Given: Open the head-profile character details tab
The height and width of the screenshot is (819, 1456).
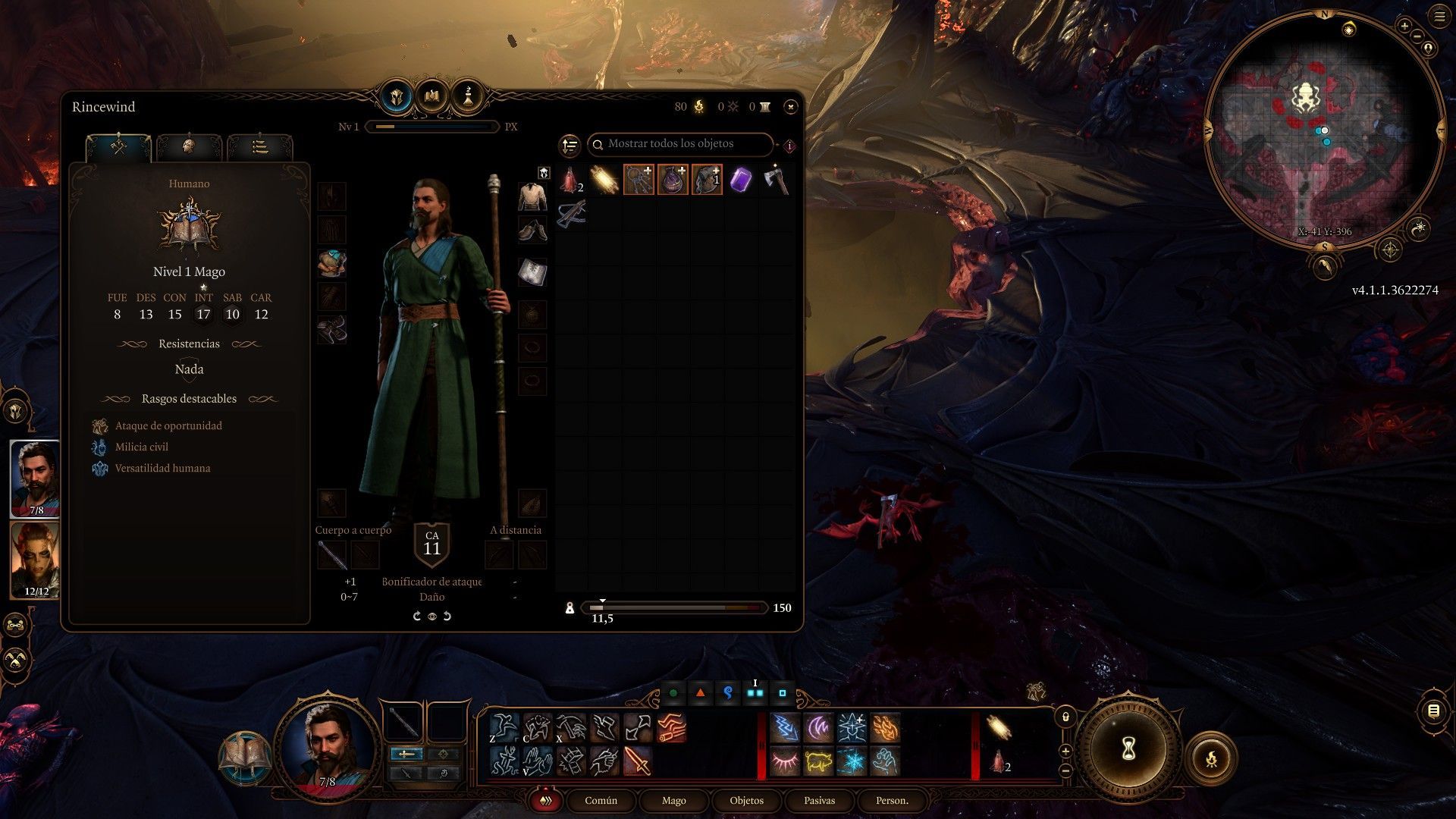Looking at the screenshot, I should [x=189, y=146].
